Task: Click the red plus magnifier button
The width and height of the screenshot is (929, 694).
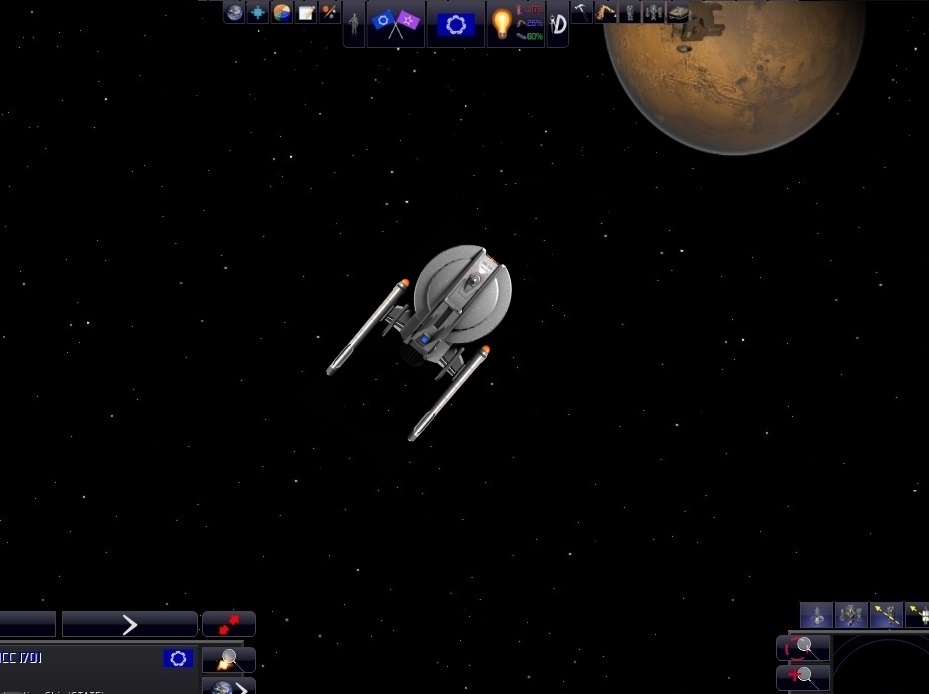Action: [802, 677]
